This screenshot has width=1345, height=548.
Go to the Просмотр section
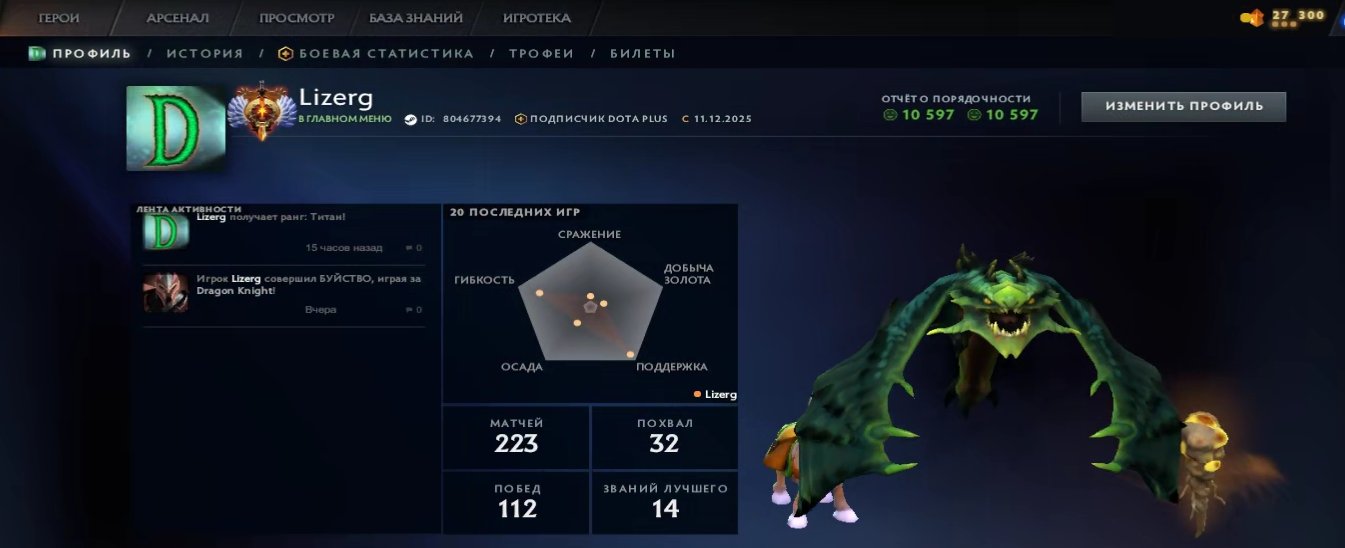pos(296,18)
